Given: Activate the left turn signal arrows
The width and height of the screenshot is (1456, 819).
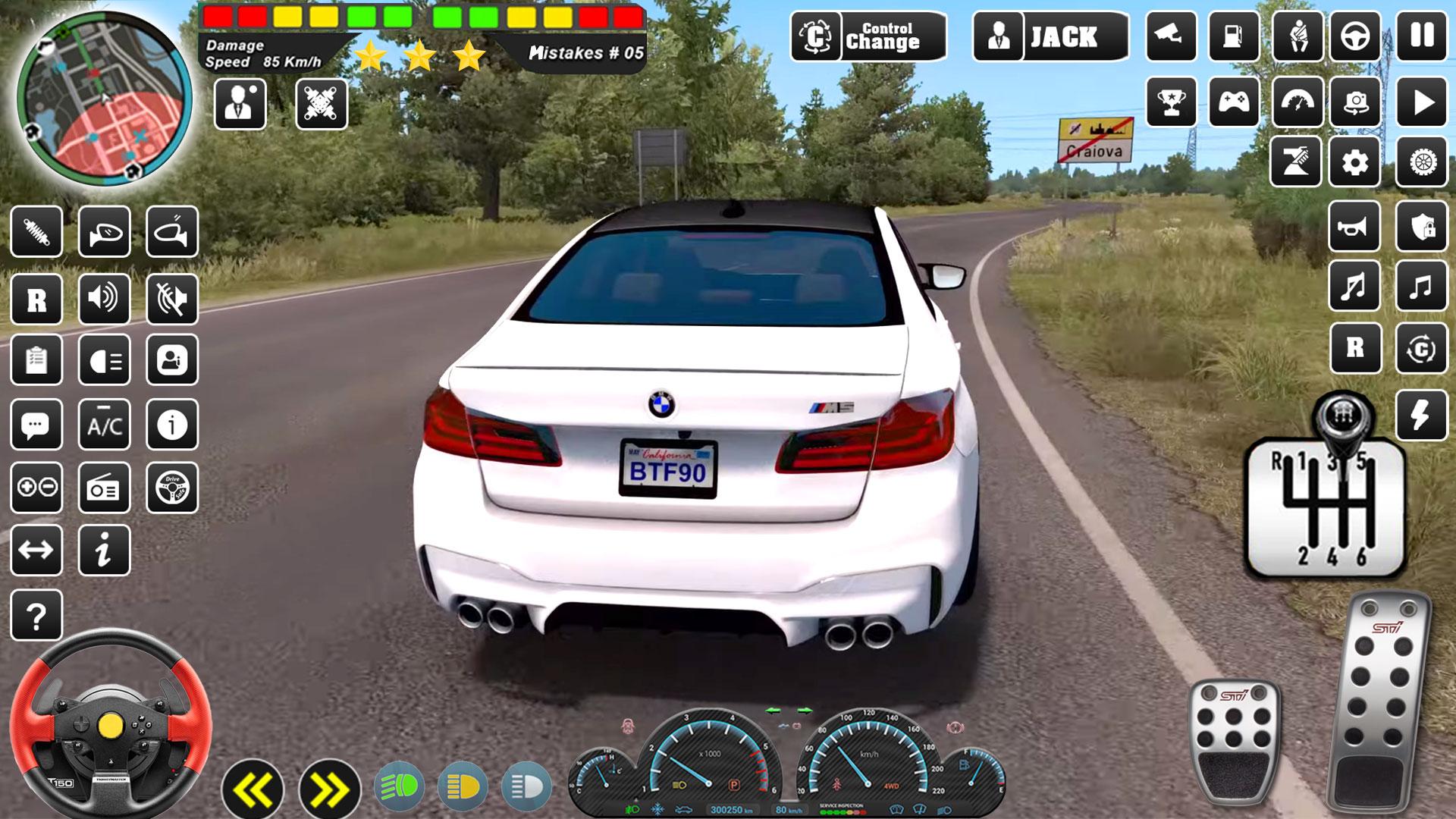Looking at the screenshot, I should pyautogui.click(x=253, y=790).
